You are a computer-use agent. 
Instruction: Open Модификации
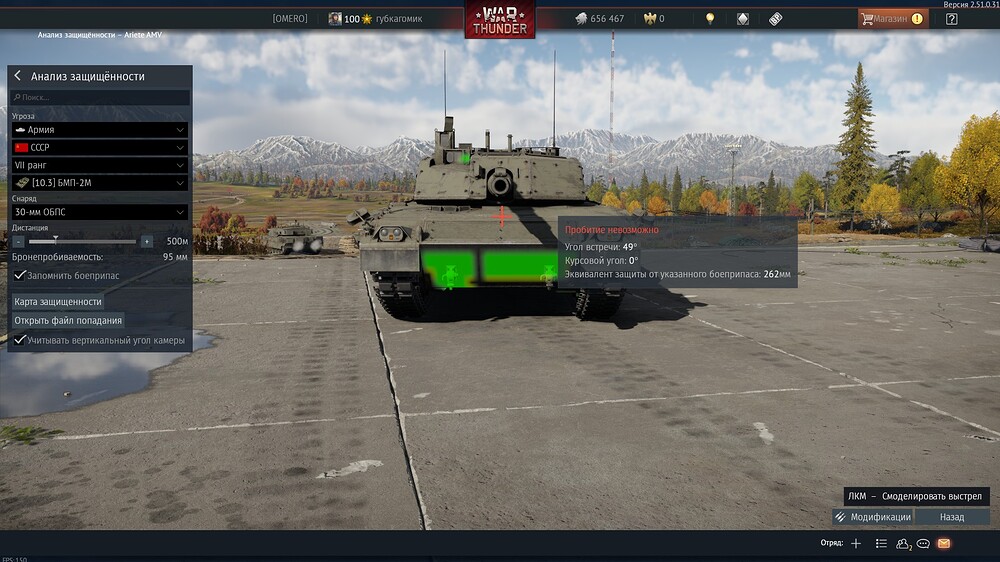(x=871, y=517)
